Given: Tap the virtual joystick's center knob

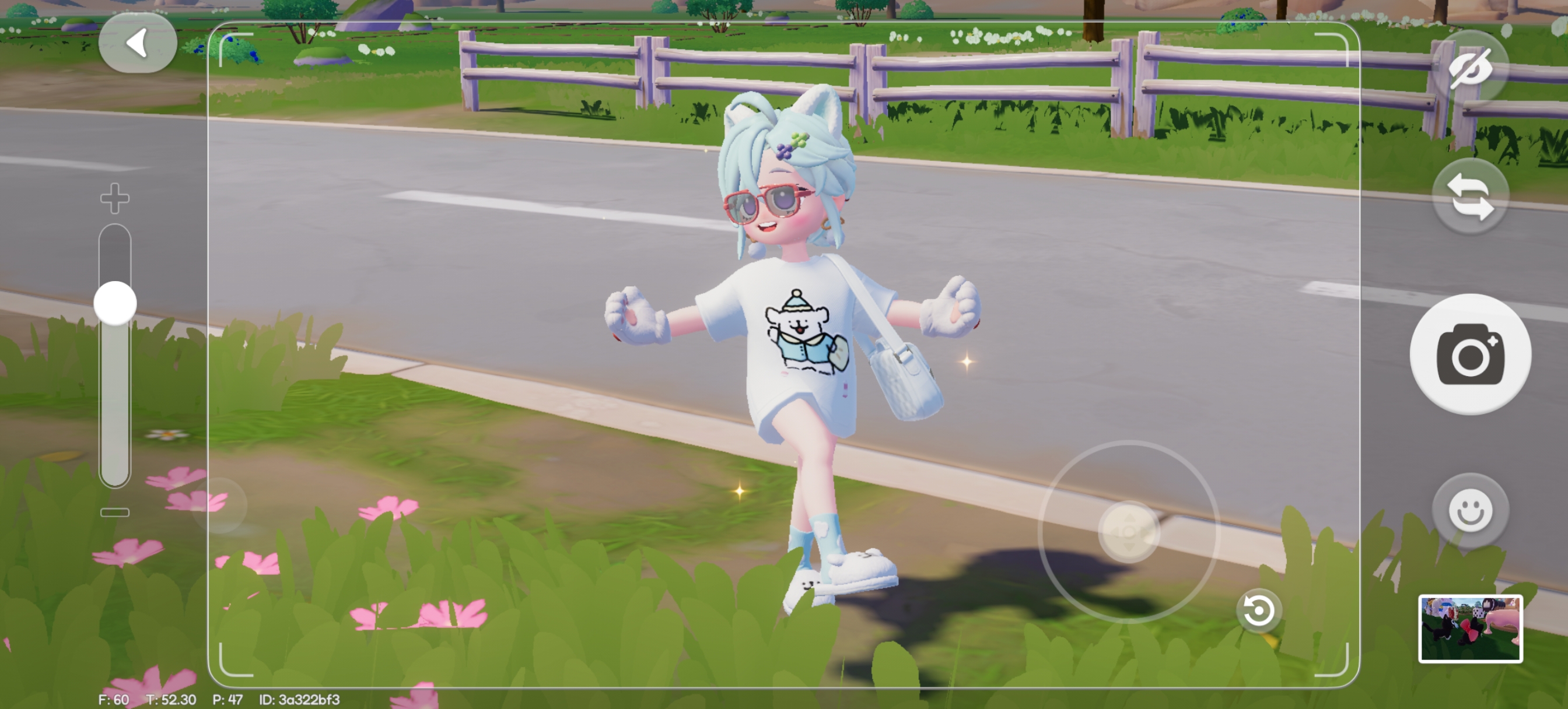Looking at the screenshot, I should pyautogui.click(x=1129, y=532).
